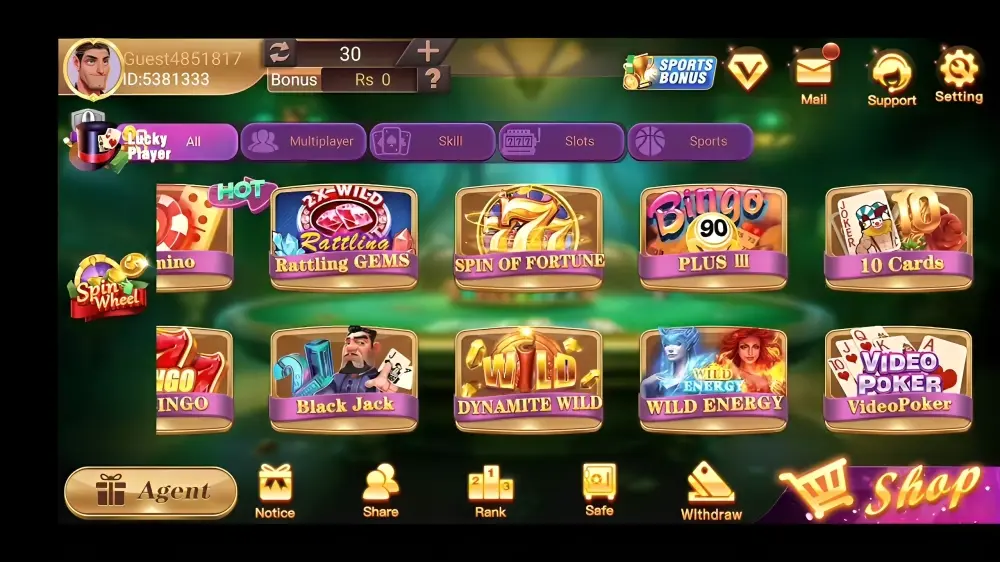Viewport: 1000px width, 562px height.
Task: Open the Setting gear menu
Action: click(x=958, y=74)
